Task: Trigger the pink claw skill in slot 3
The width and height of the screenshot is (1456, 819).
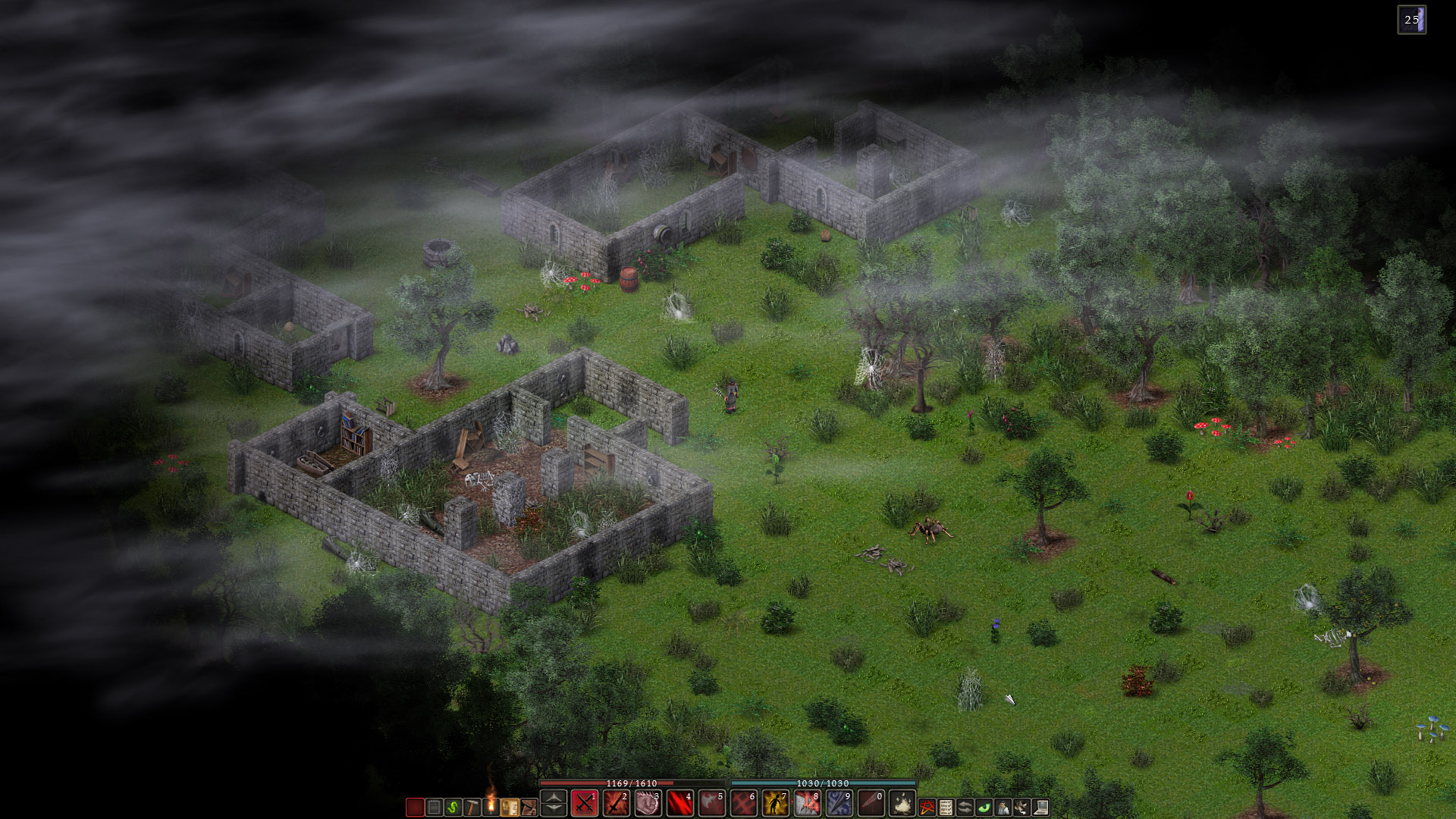Action: (x=648, y=803)
